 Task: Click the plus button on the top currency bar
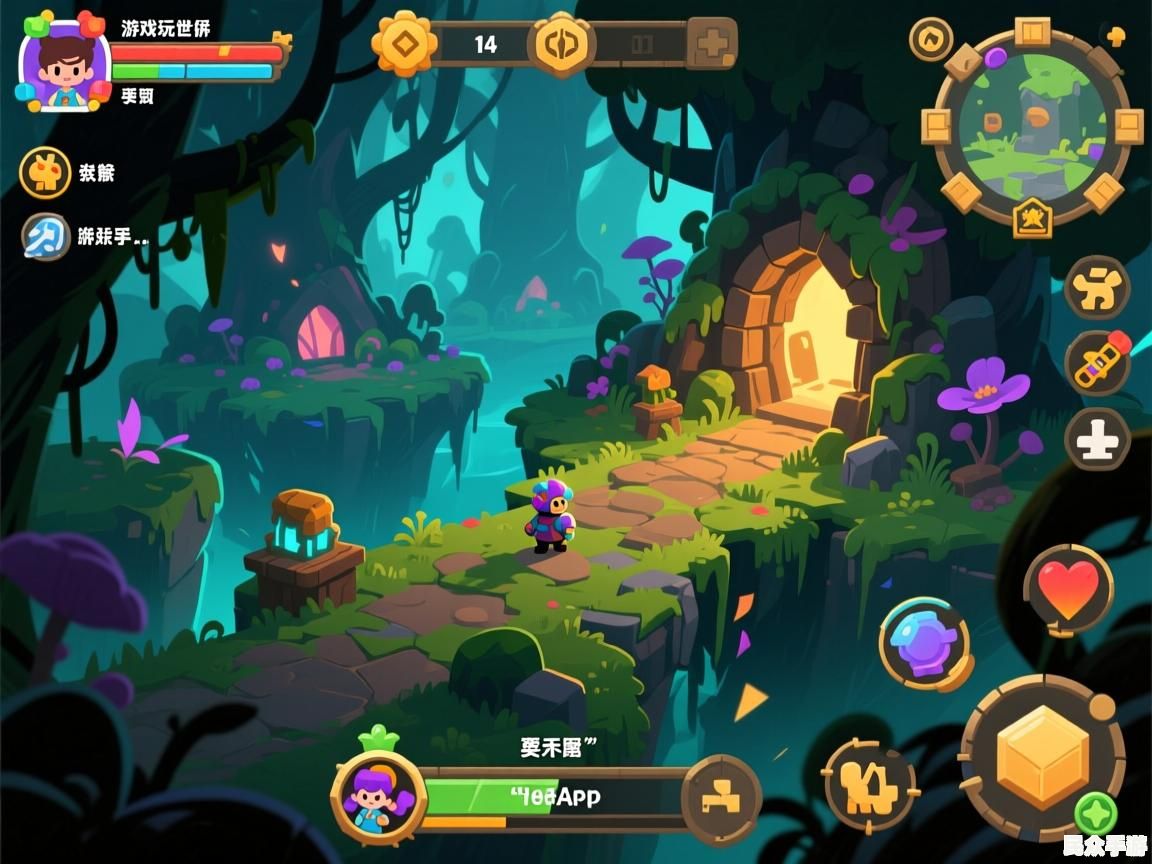tap(711, 44)
